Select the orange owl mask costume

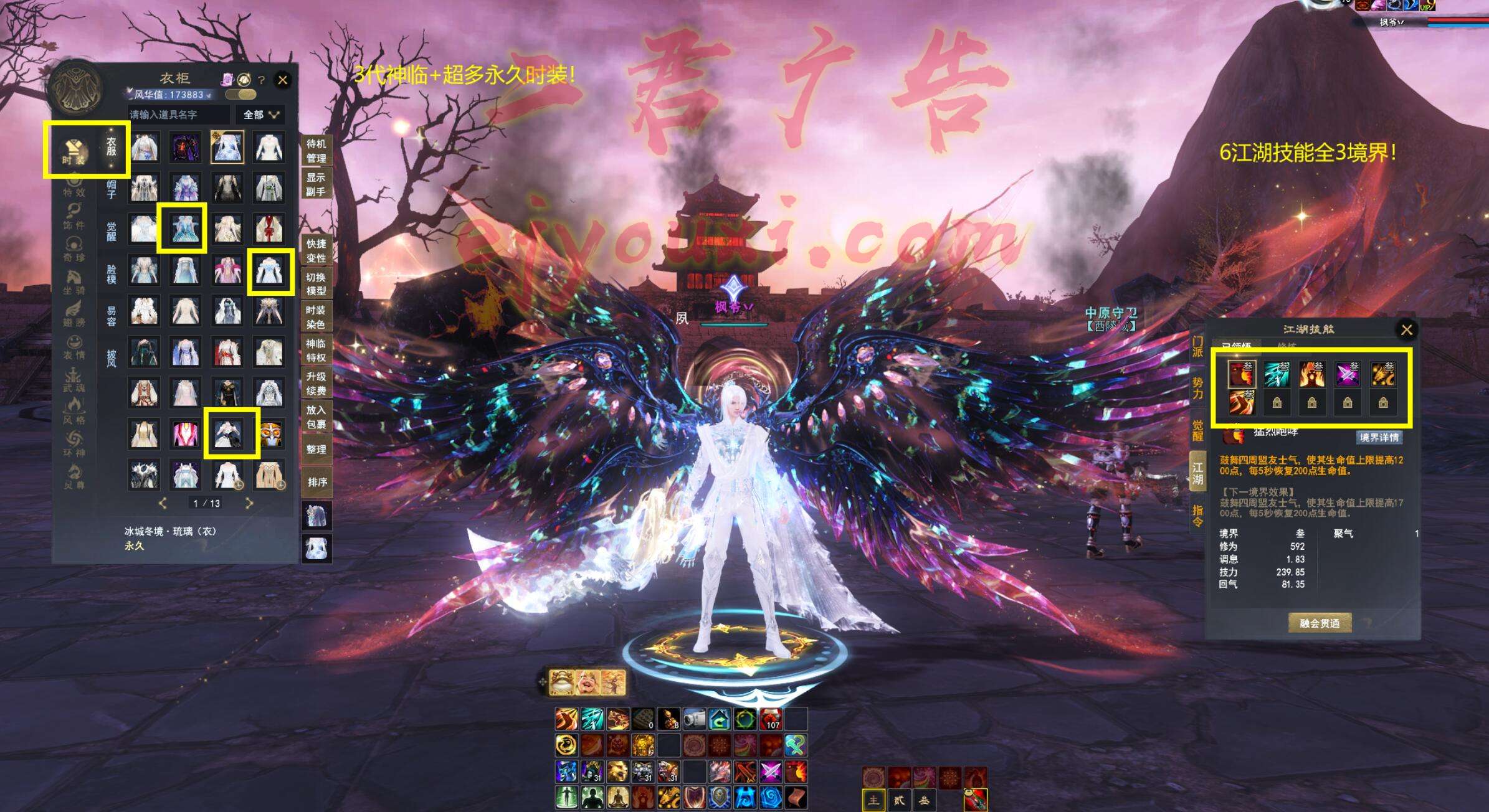[269, 433]
